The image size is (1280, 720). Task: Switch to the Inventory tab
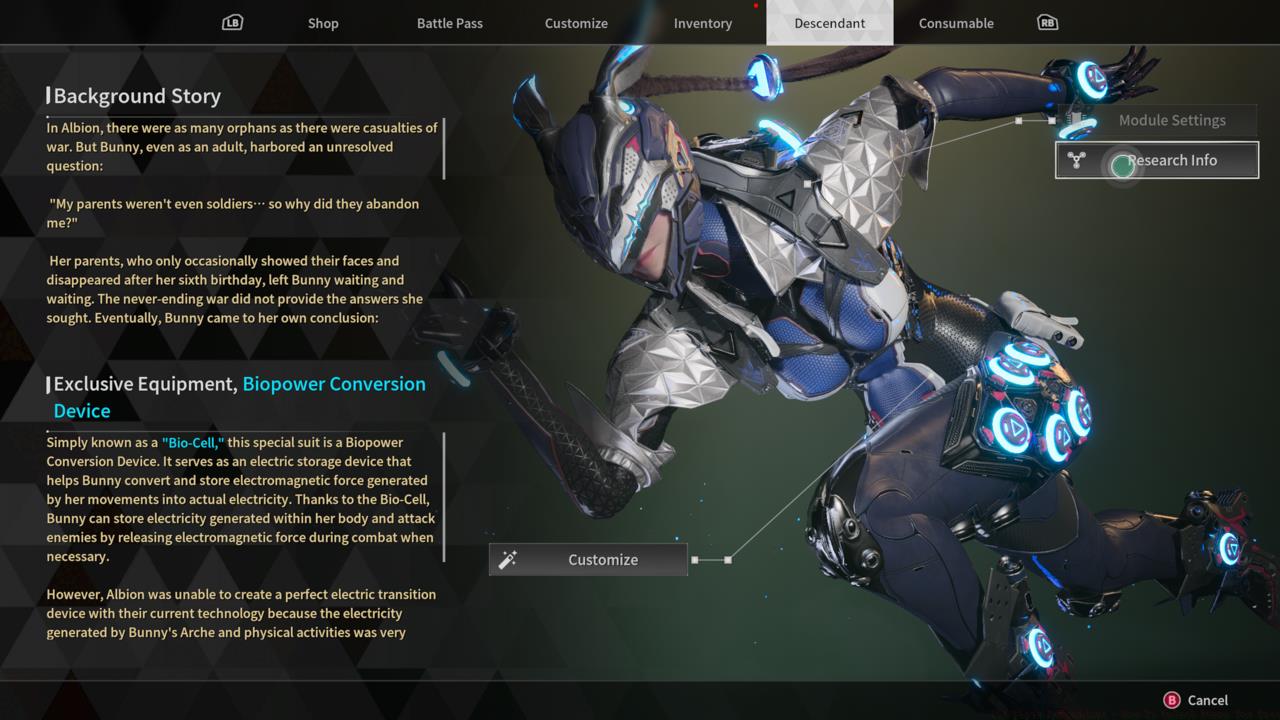click(x=702, y=23)
